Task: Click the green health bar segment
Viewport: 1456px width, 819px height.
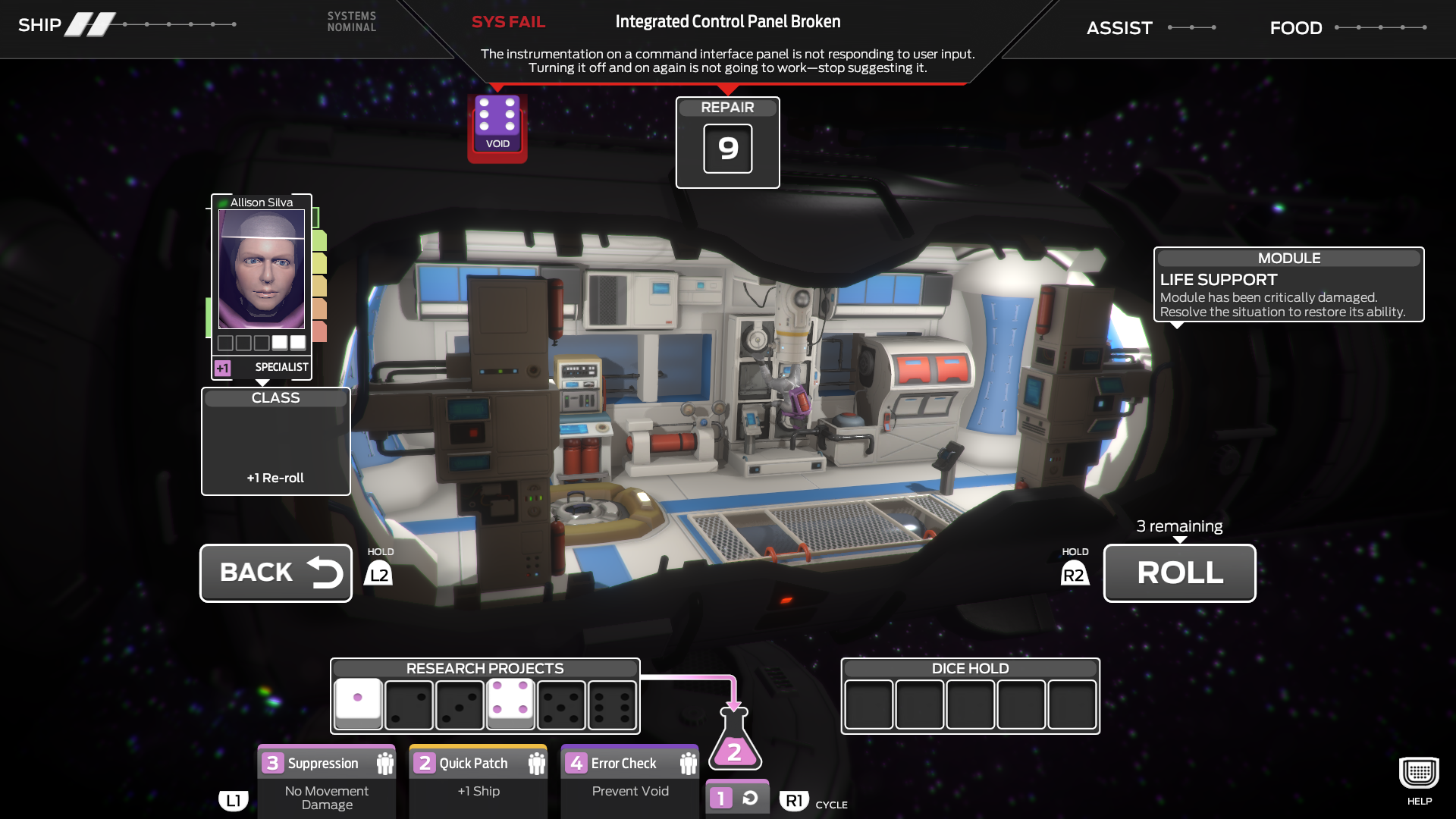Action: (x=319, y=240)
